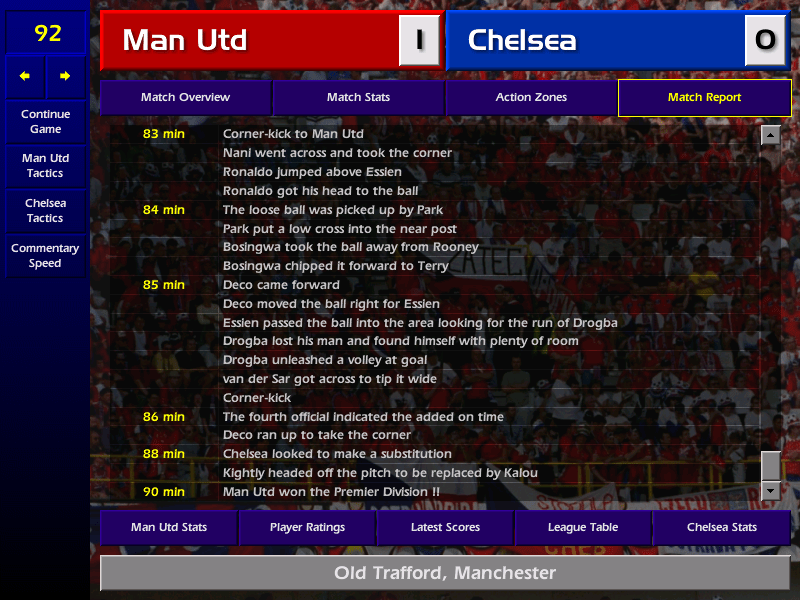Click the Old Trafford, Manchester venue bar
Image resolution: width=800 pixels, height=600 pixels.
445,573
